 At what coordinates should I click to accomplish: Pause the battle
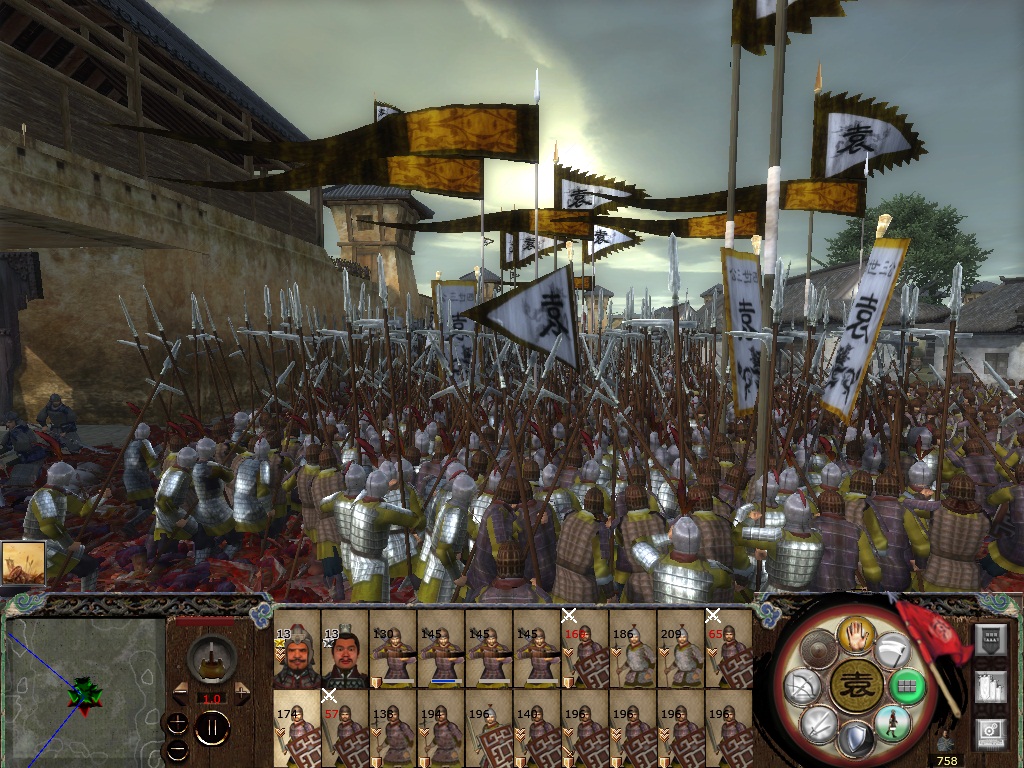pyautogui.click(x=212, y=728)
